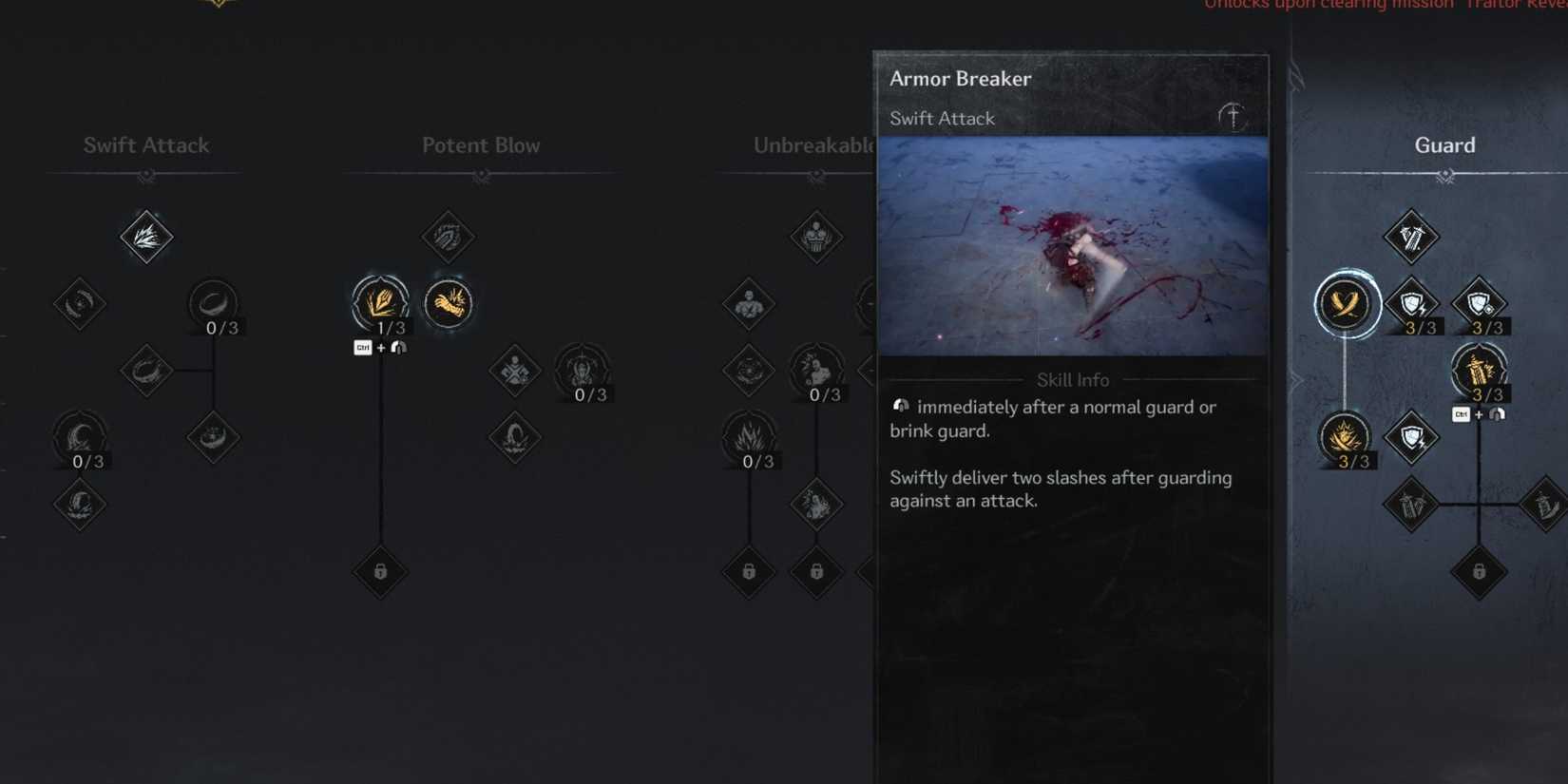Click the 1/3 rank indicator under Armor Breaker

click(392, 326)
